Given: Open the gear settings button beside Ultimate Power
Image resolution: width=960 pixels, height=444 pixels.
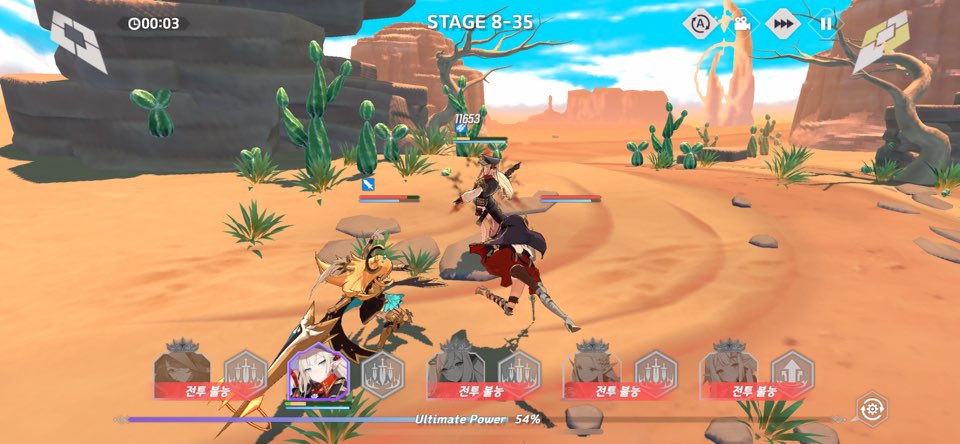Looking at the screenshot, I should point(872,409).
